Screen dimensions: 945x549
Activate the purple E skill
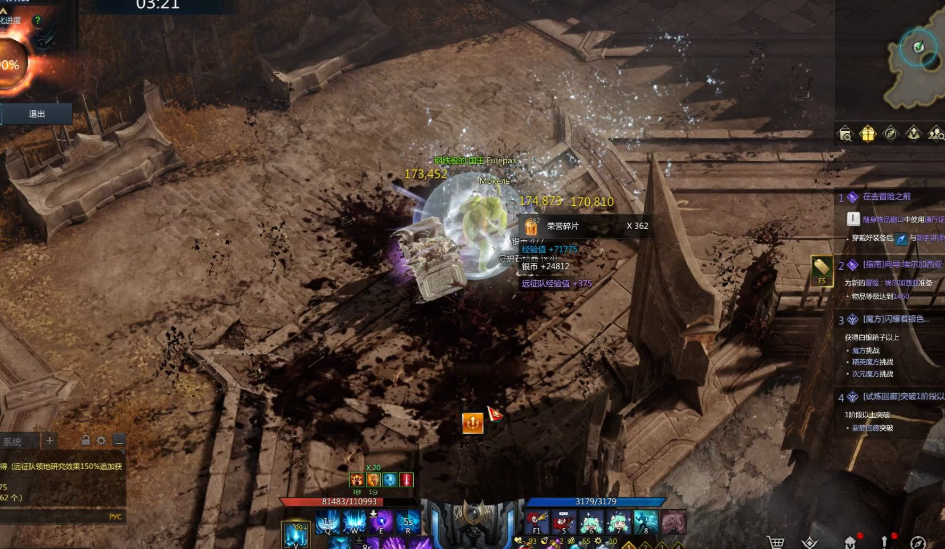tap(380, 522)
